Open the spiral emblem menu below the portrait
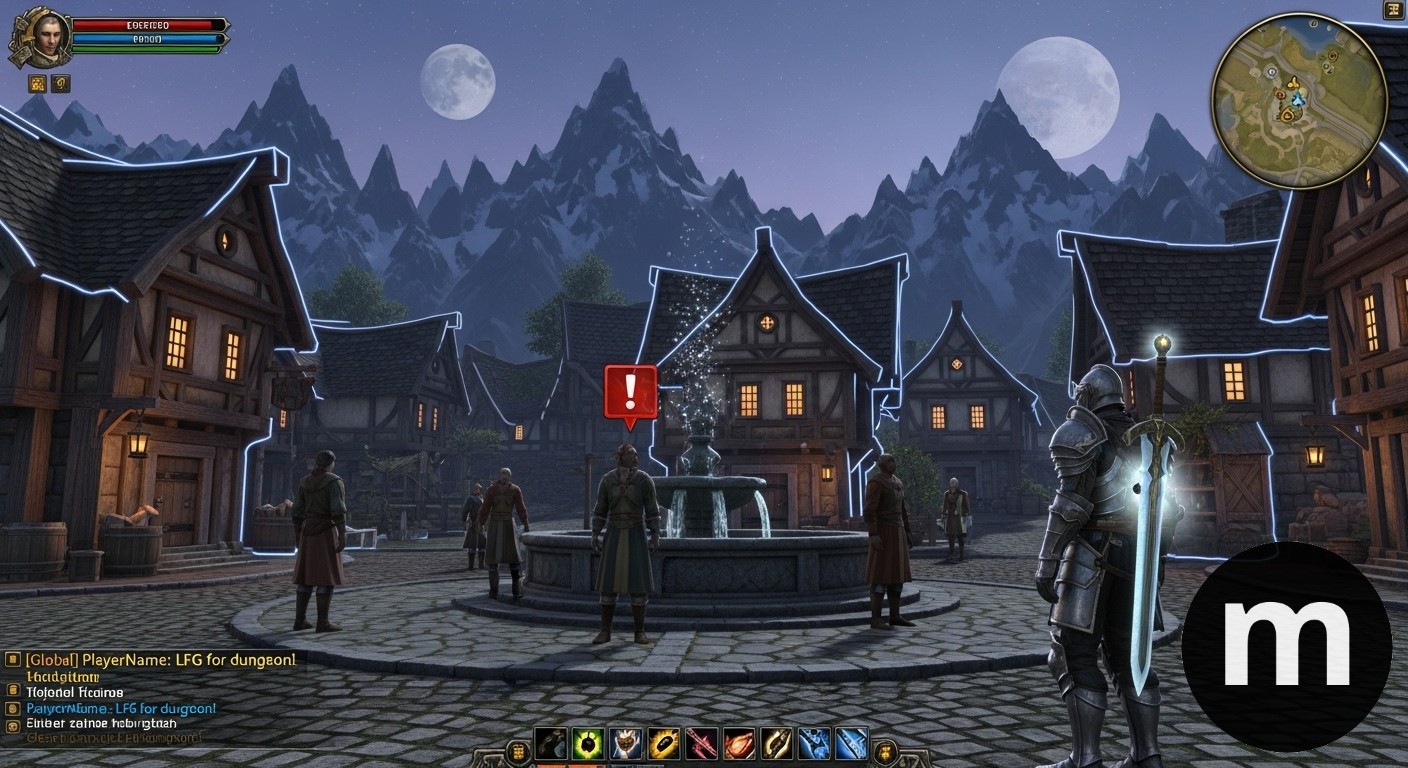This screenshot has width=1408, height=768. click(x=60, y=84)
